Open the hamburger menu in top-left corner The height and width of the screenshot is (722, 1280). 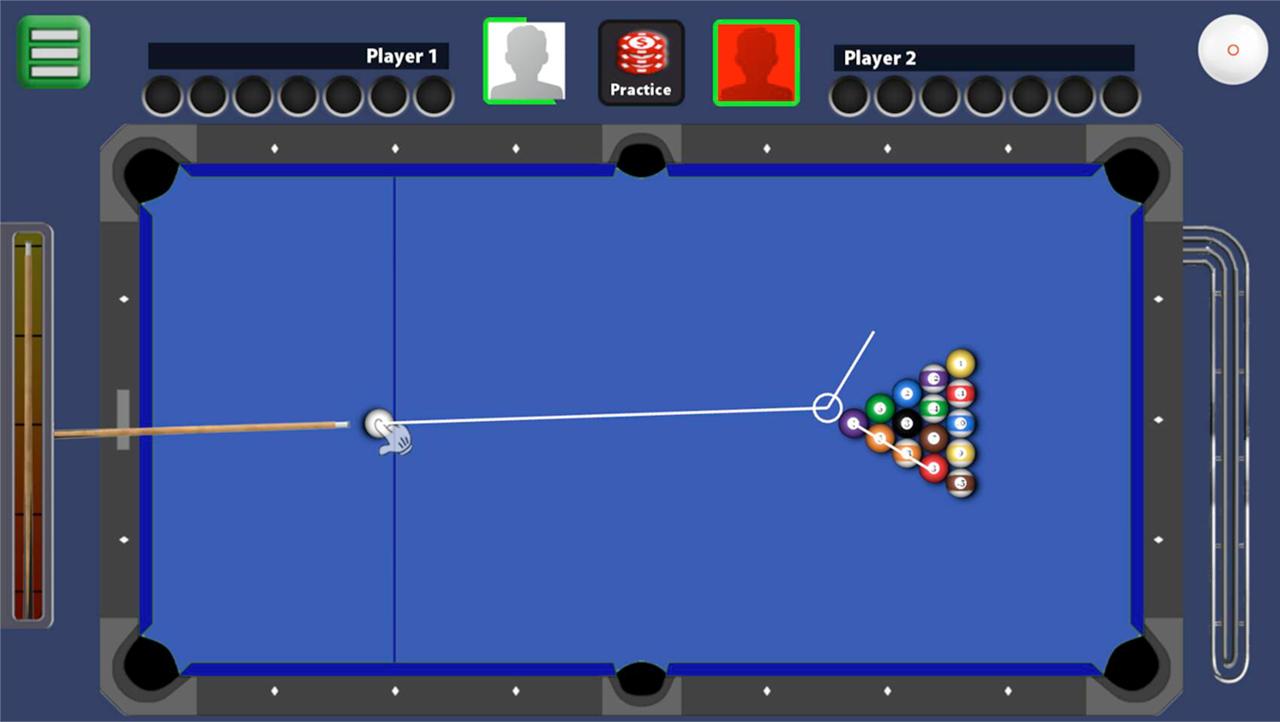tap(53, 50)
